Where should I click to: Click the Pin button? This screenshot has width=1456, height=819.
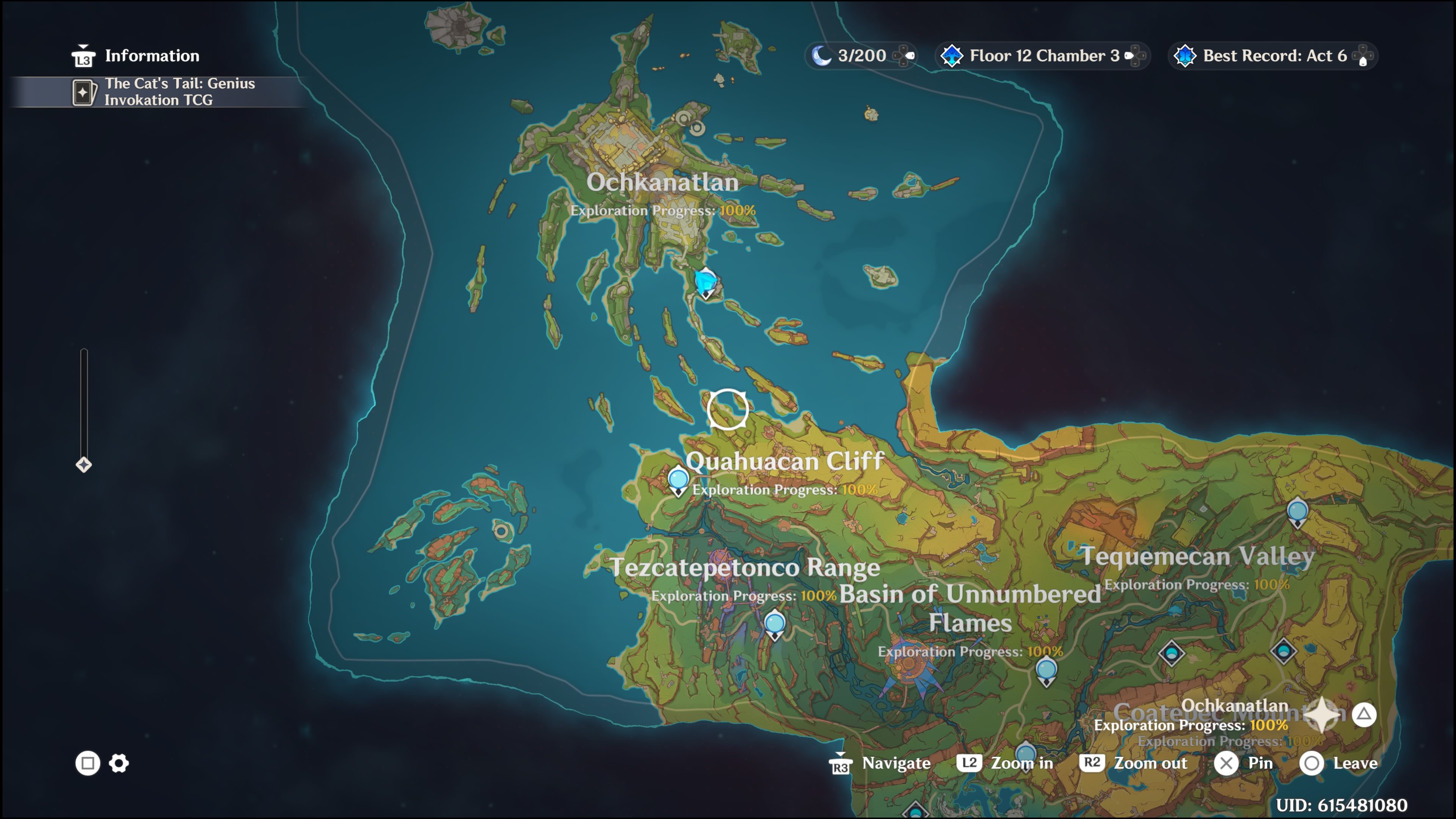coord(1244,763)
